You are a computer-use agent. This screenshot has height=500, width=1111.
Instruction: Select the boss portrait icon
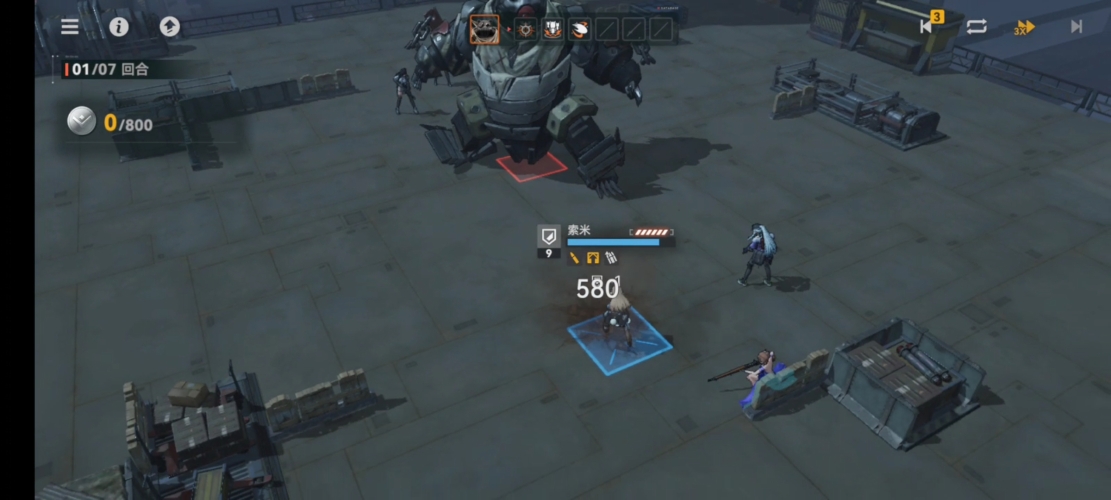tap(485, 29)
